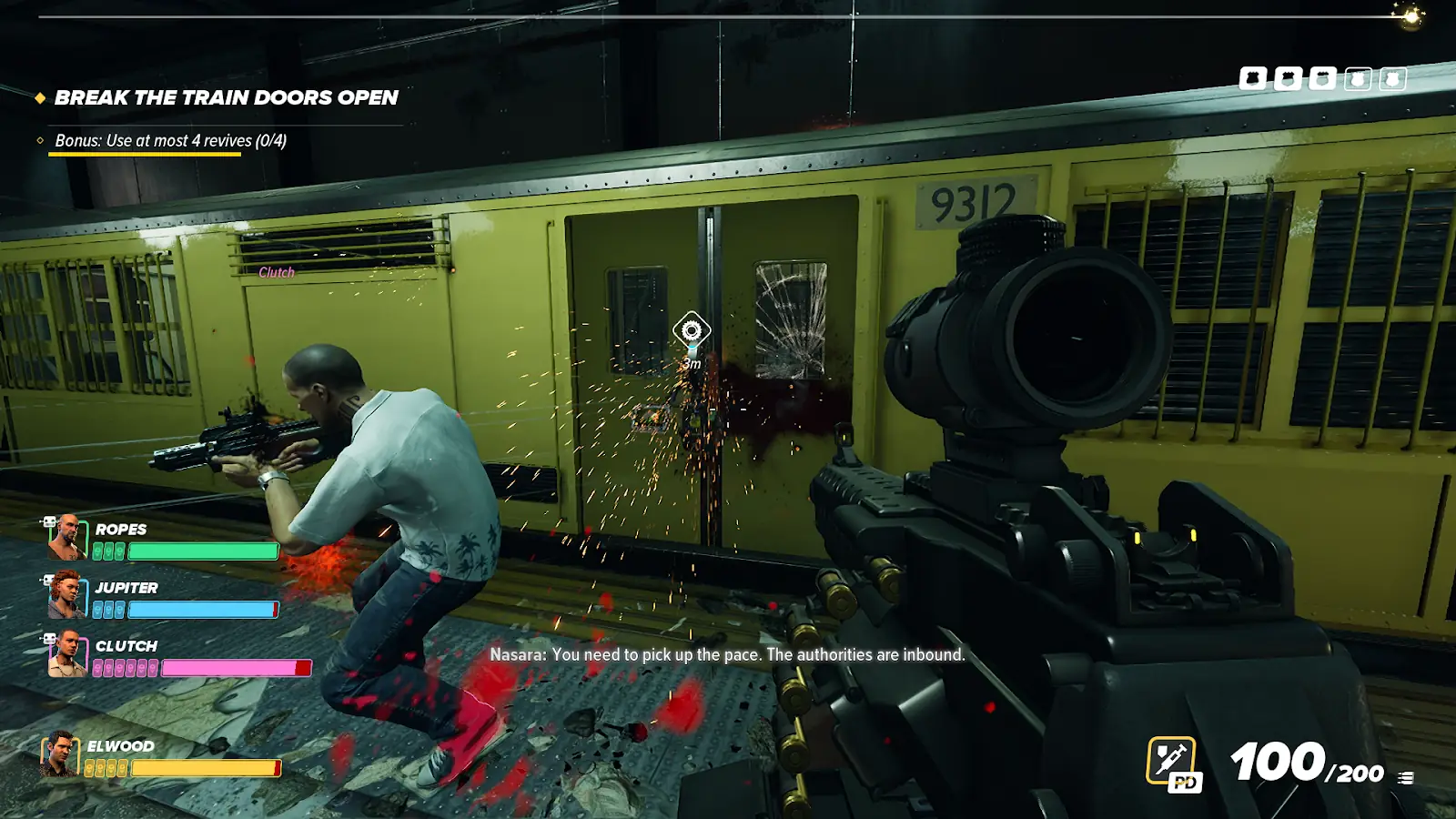Activate the syringe overskill icon
This screenshot has height=819, width=1456.
tap(1171, 761)
